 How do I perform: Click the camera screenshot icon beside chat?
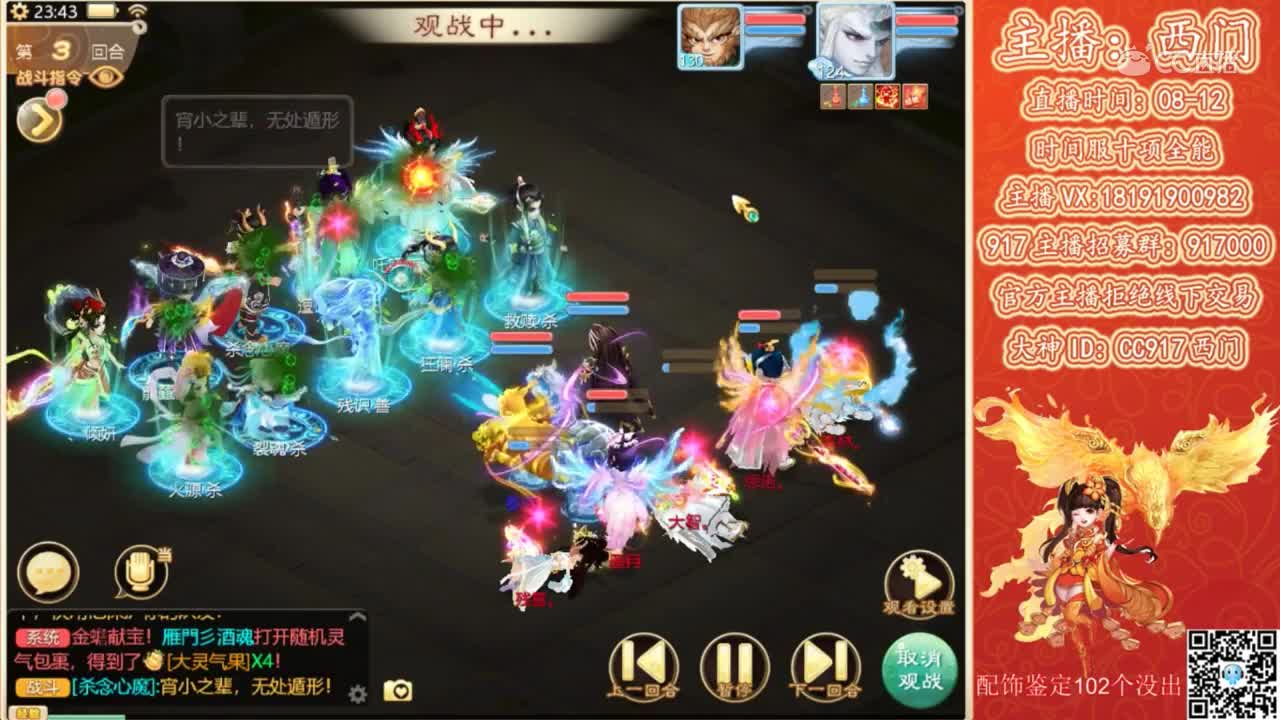point(398,690)
